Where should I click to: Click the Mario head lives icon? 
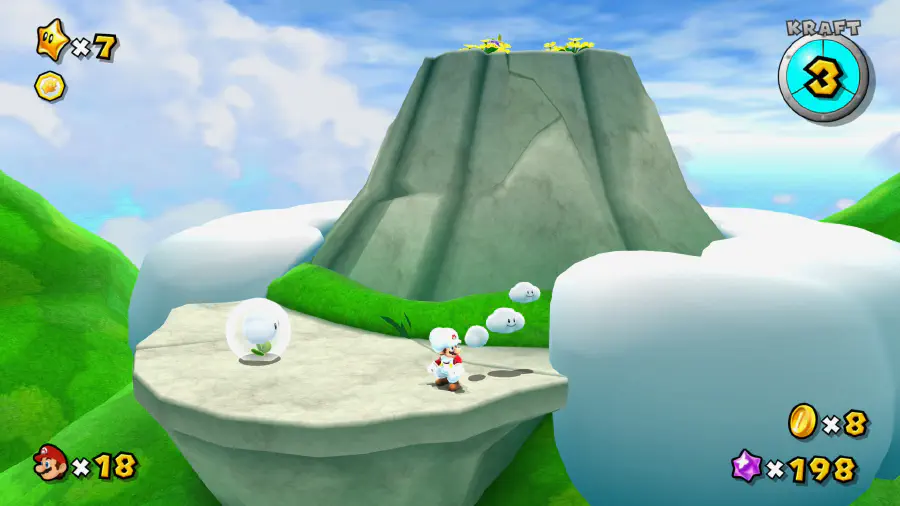click(49, 464)
